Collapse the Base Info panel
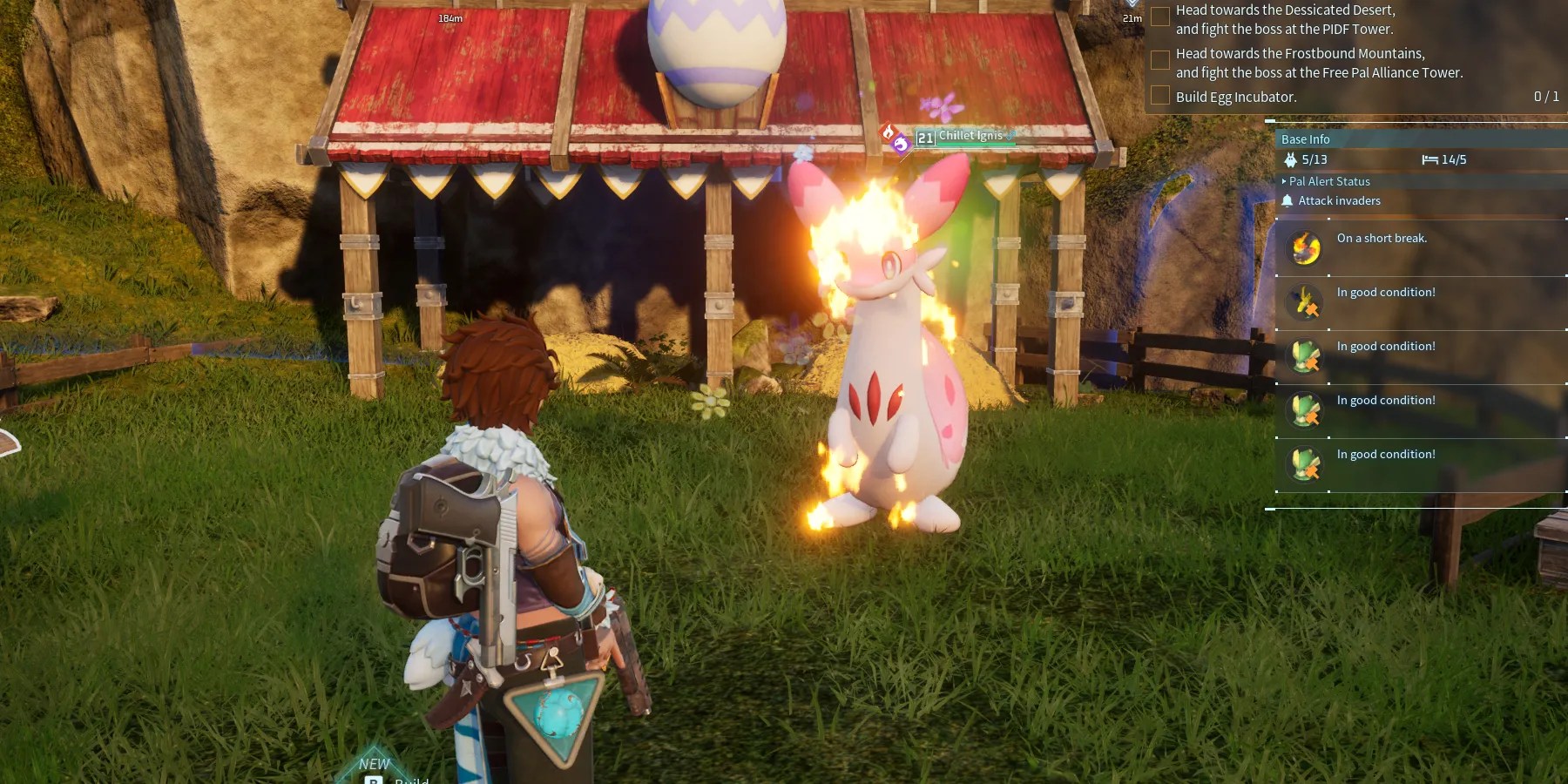1568x784 pixels. (x=1306, y=139)
